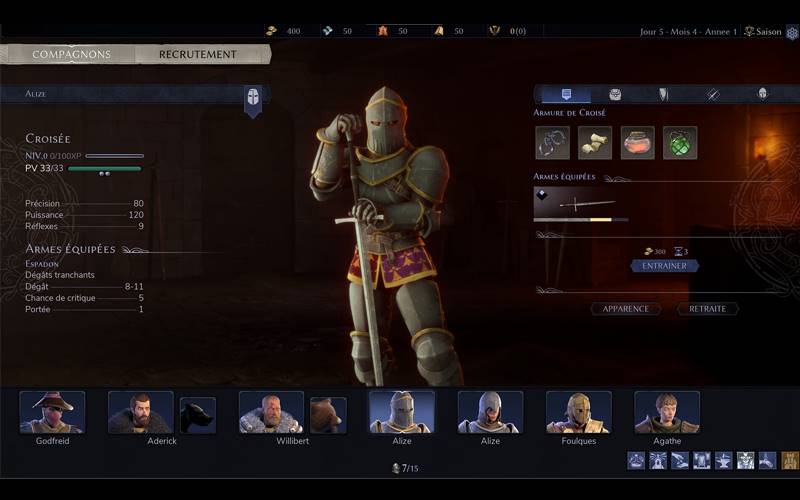Screen dimensions: 800x500
Task: Open the Apparence customization
Action: click(626, 309)
